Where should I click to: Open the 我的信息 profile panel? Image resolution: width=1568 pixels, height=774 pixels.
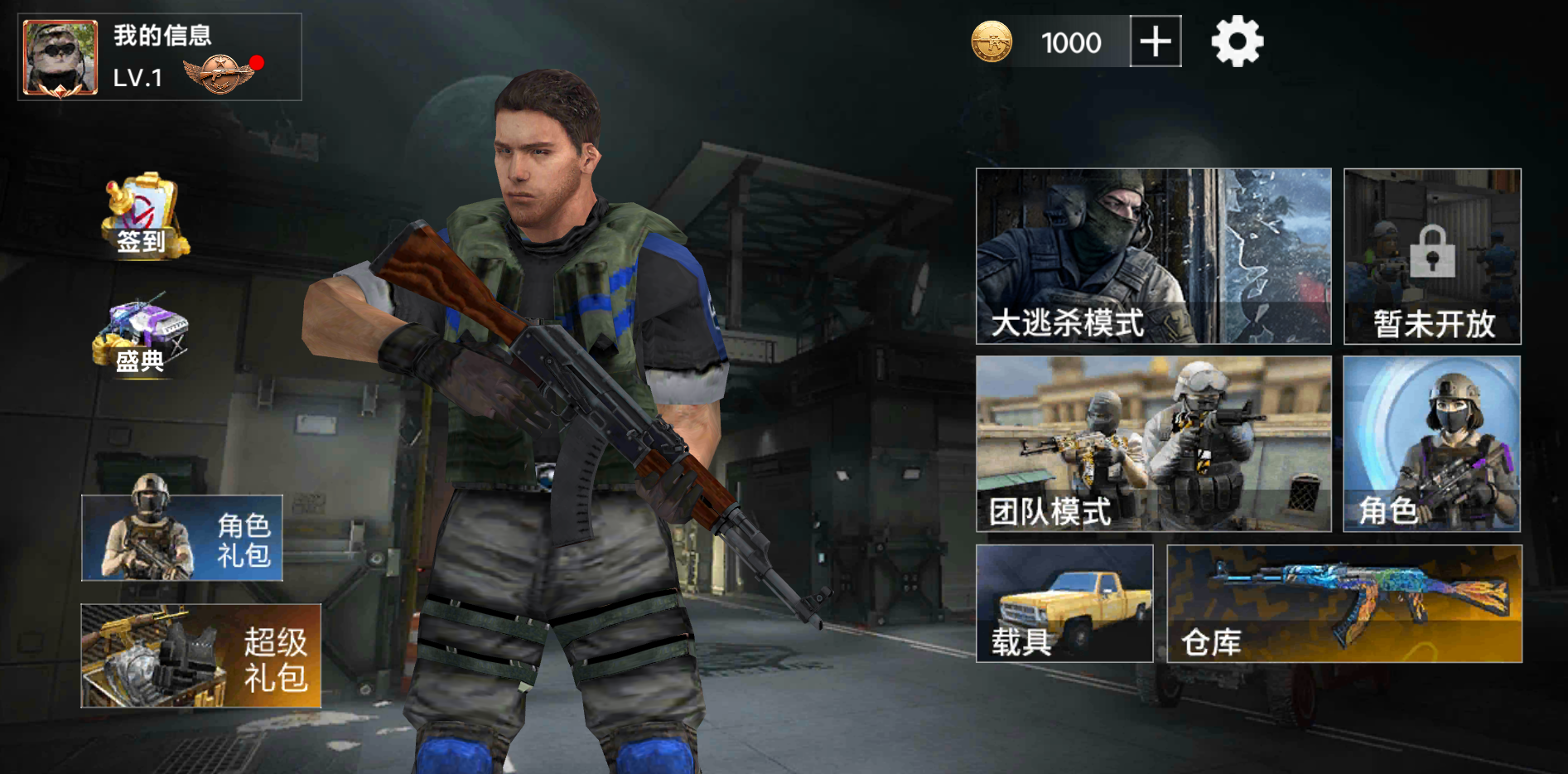[x=162, y=36]
